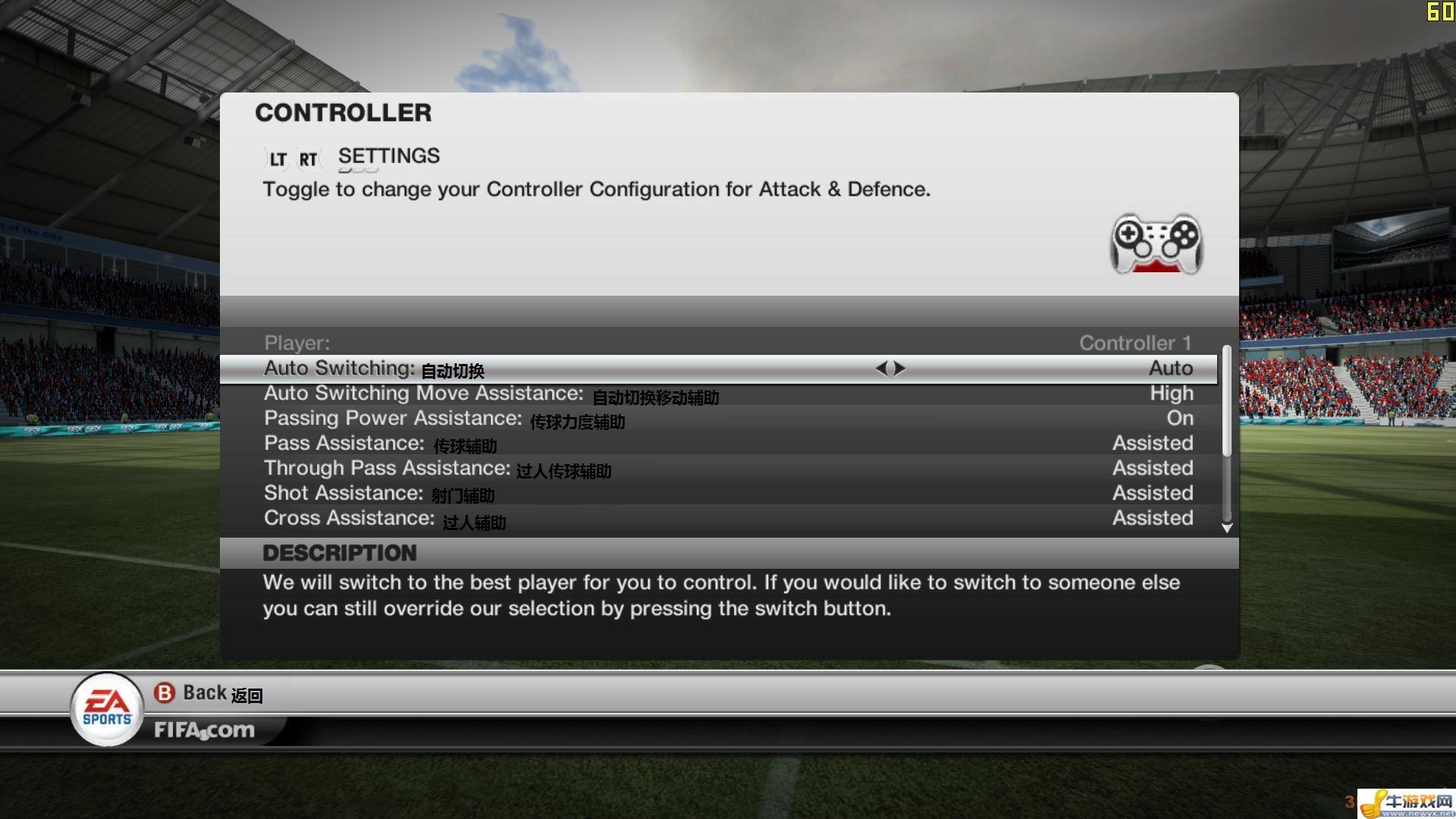Click the gamepad controller icon
Image resolution: width=1456 pixels, height=819 pixels.
click(1156, 243)
